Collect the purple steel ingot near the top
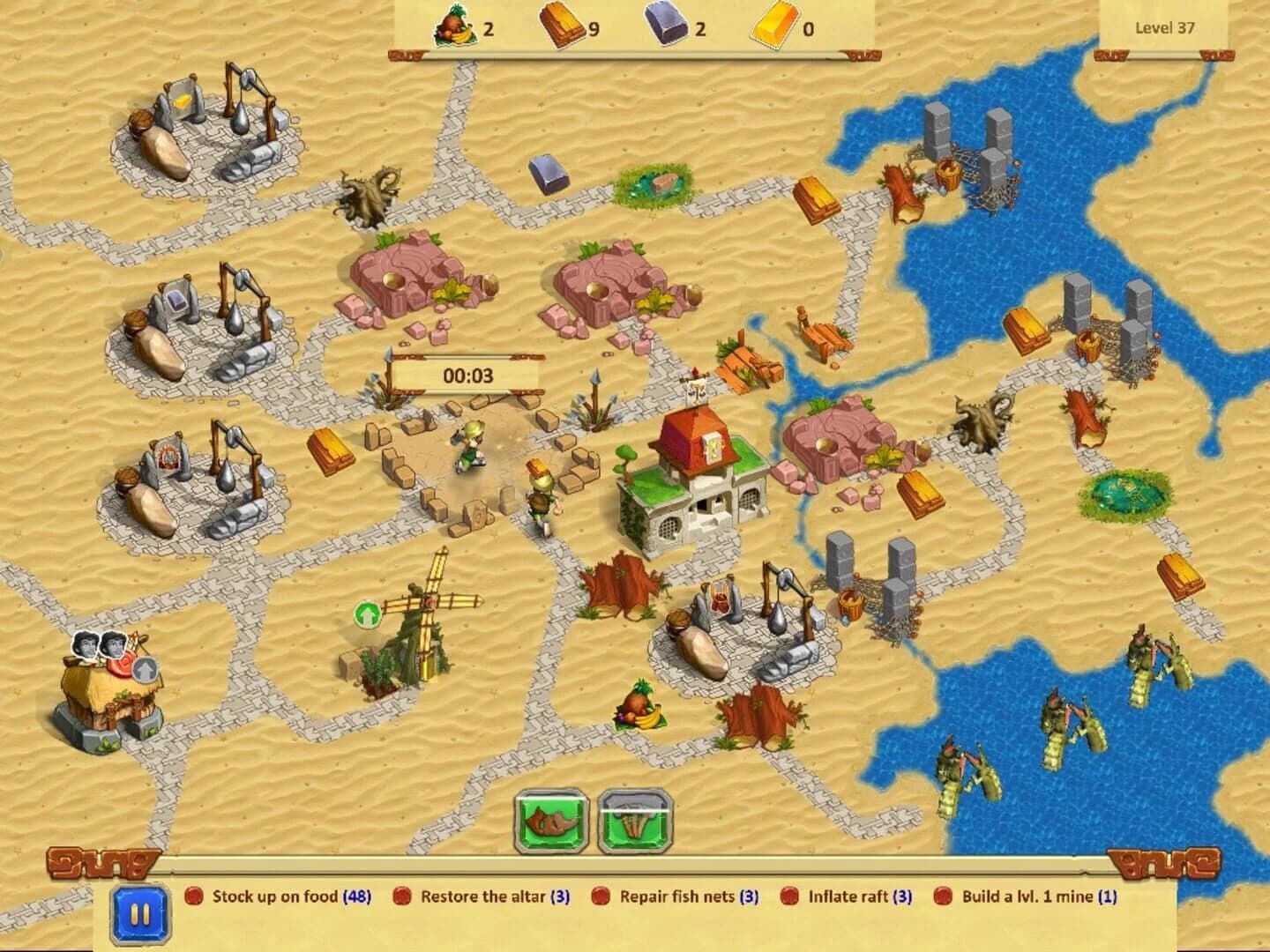 click(546, 174)
